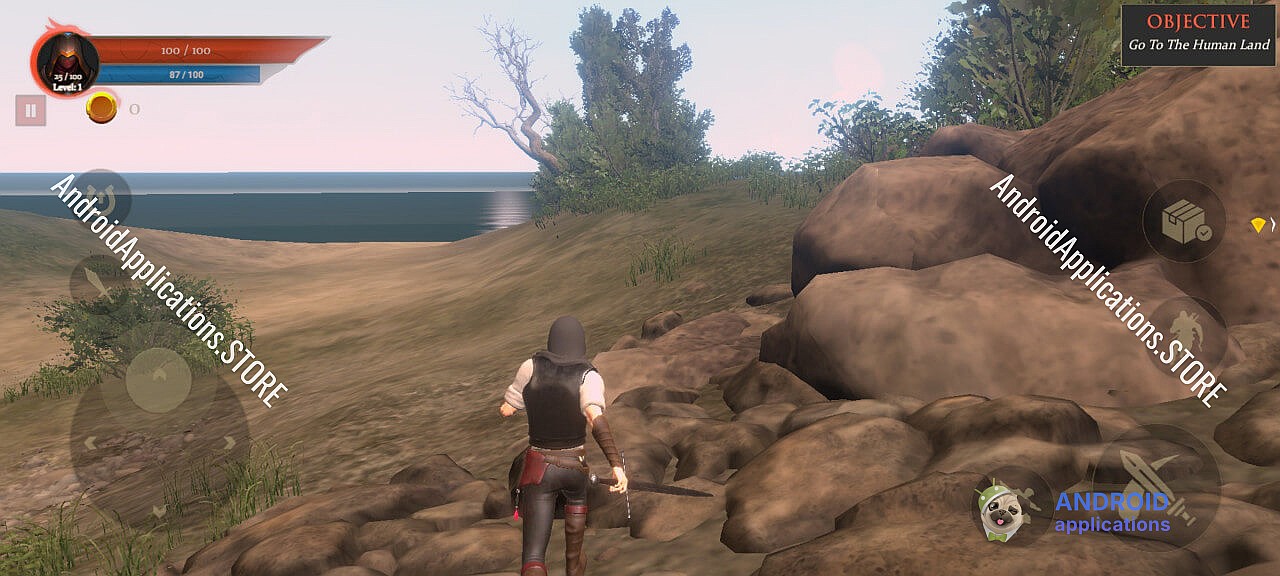
Task: Activate the sword slash attack button
Action: pyautogui.click(x=1155, y=486)
